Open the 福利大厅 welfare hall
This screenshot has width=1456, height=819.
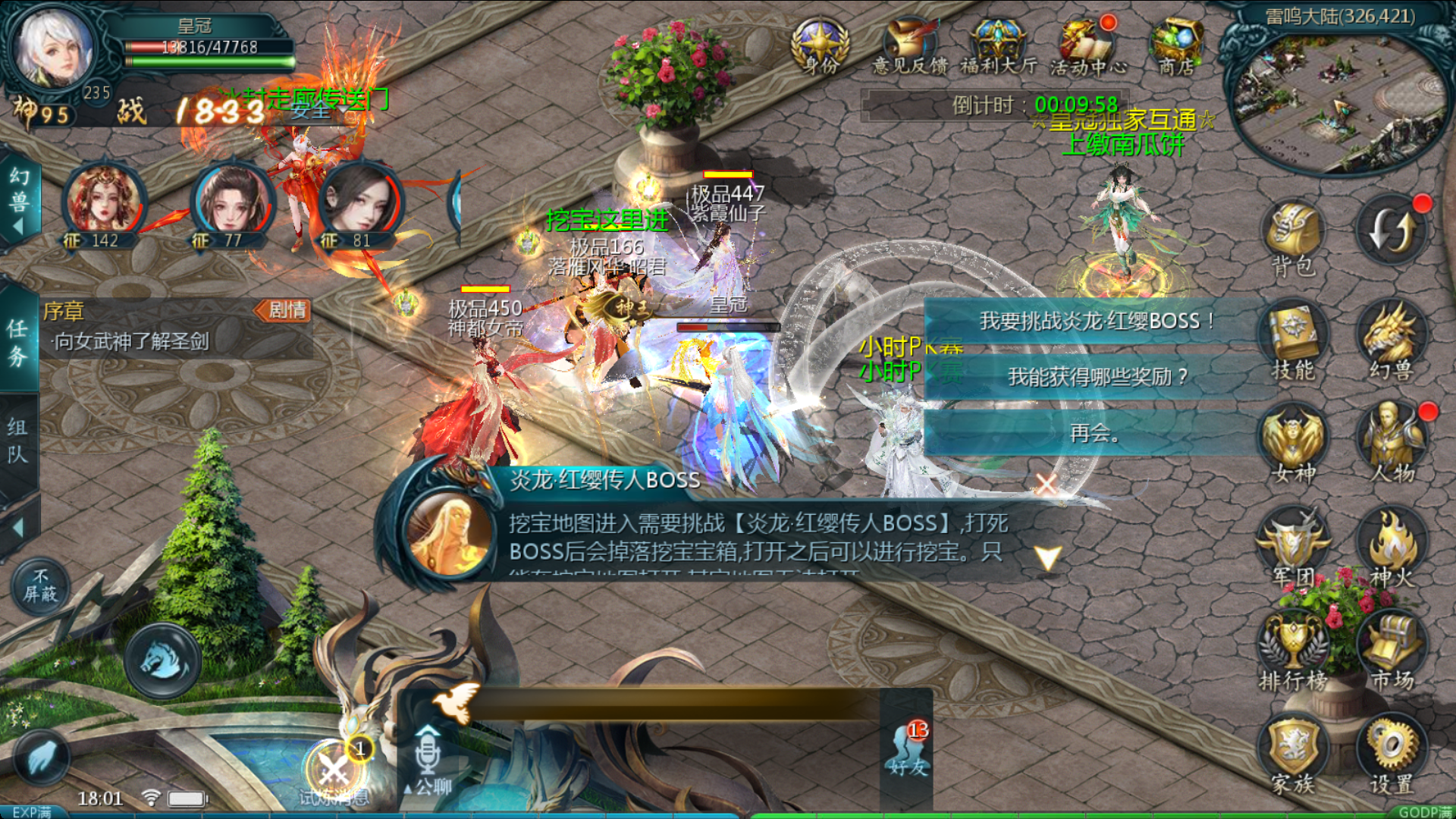(999, 47)
